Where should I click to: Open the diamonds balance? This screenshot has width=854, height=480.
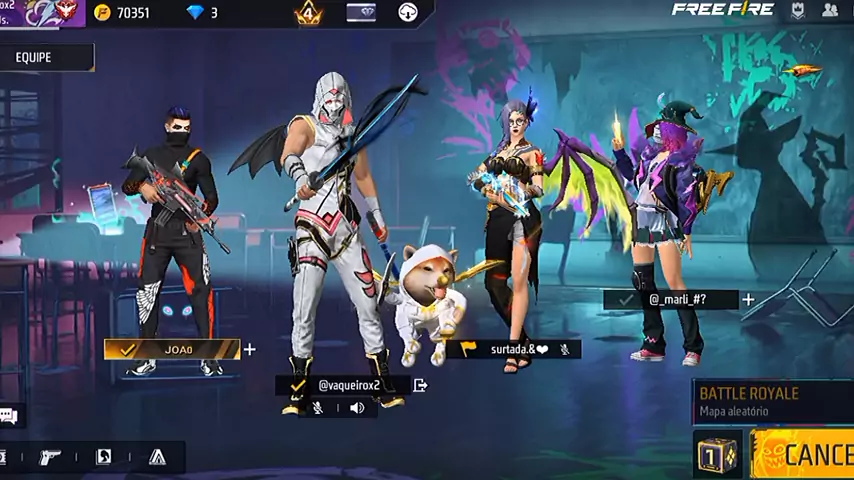point(202,13)
